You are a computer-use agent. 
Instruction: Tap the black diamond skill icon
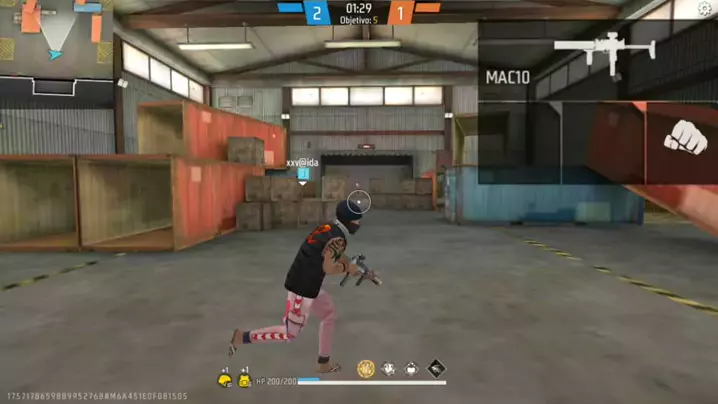pos(437,369)
